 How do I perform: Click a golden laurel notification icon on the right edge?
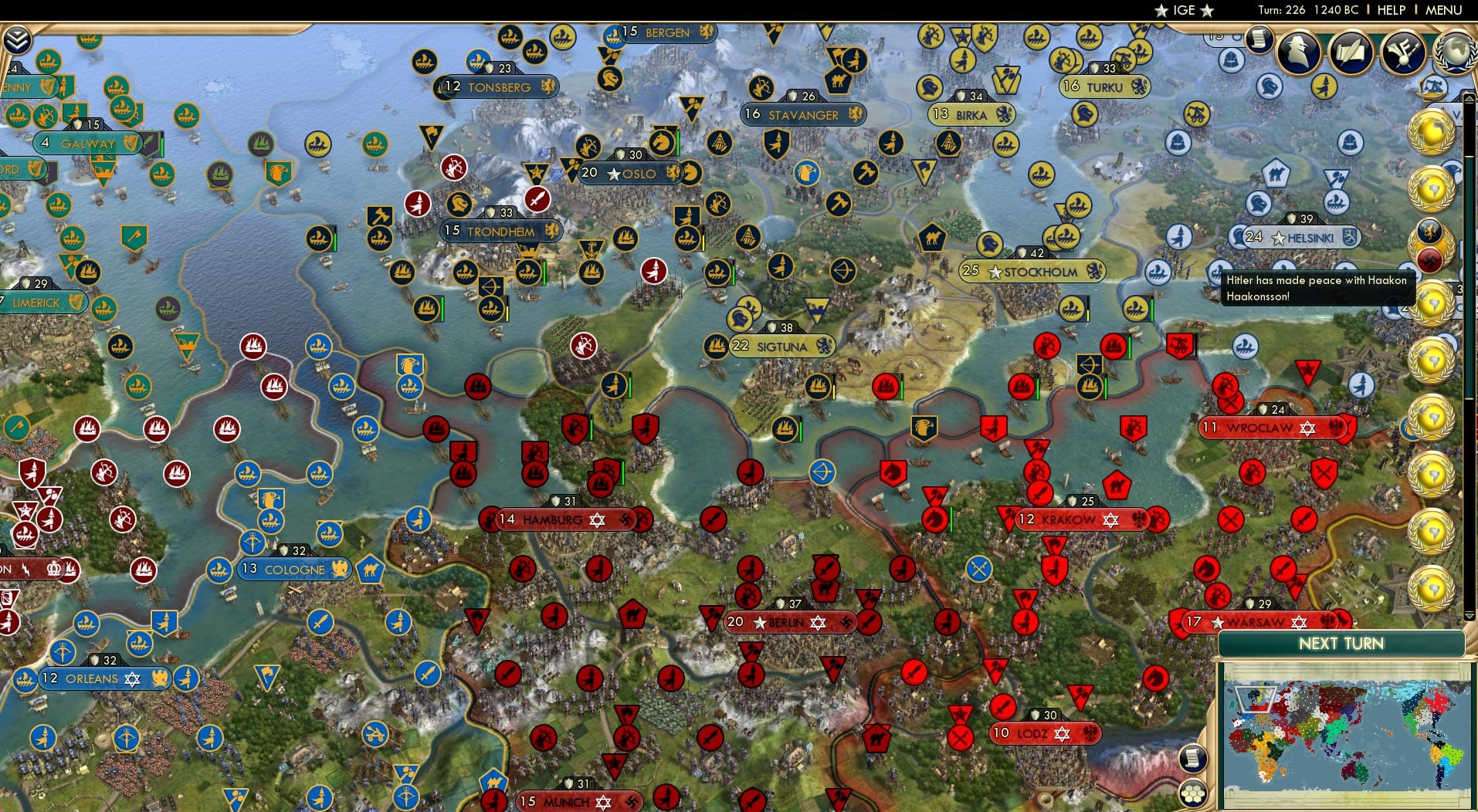(x=1431, y=131)
